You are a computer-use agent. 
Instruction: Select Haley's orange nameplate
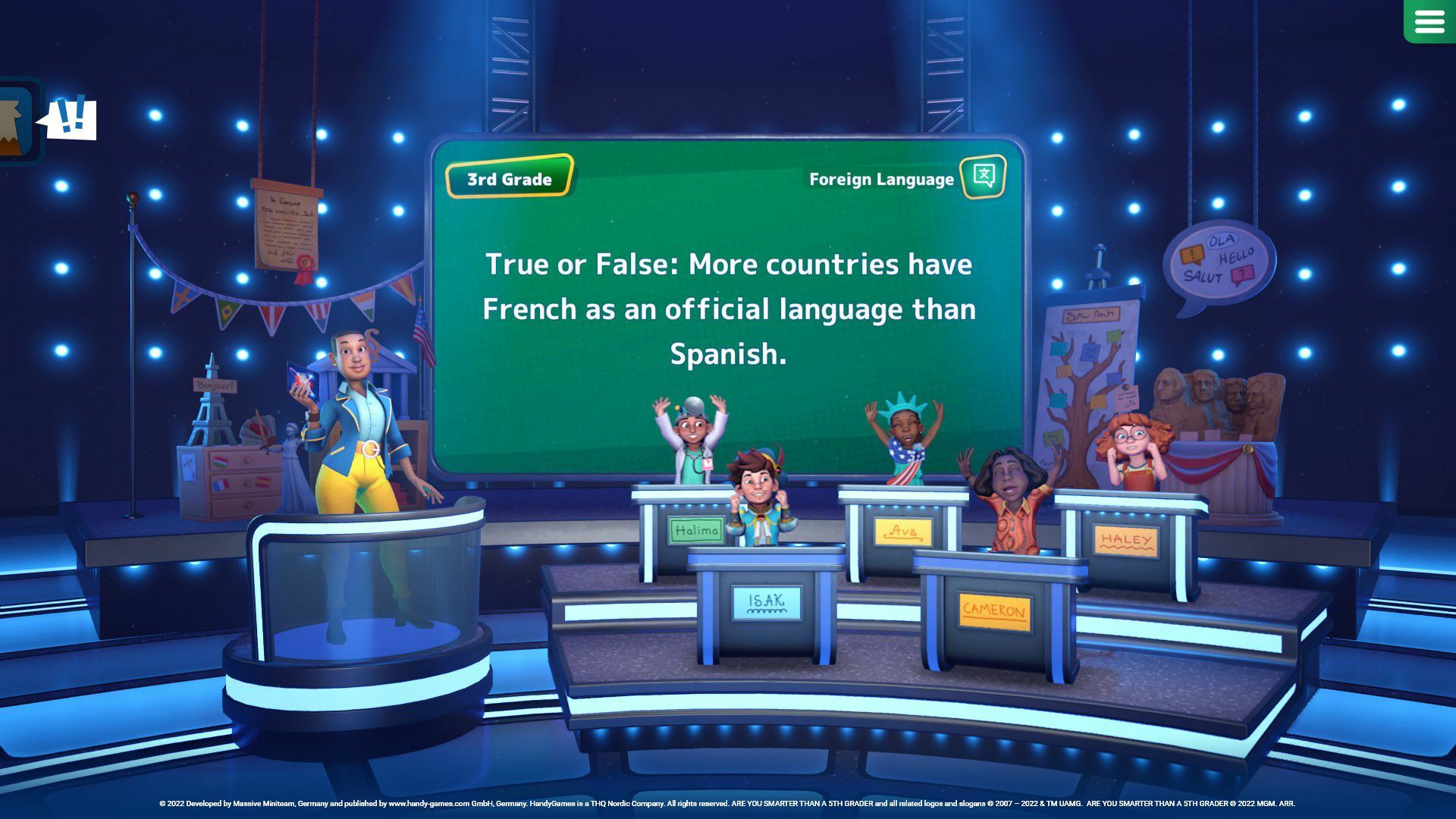pos(1125,538)
